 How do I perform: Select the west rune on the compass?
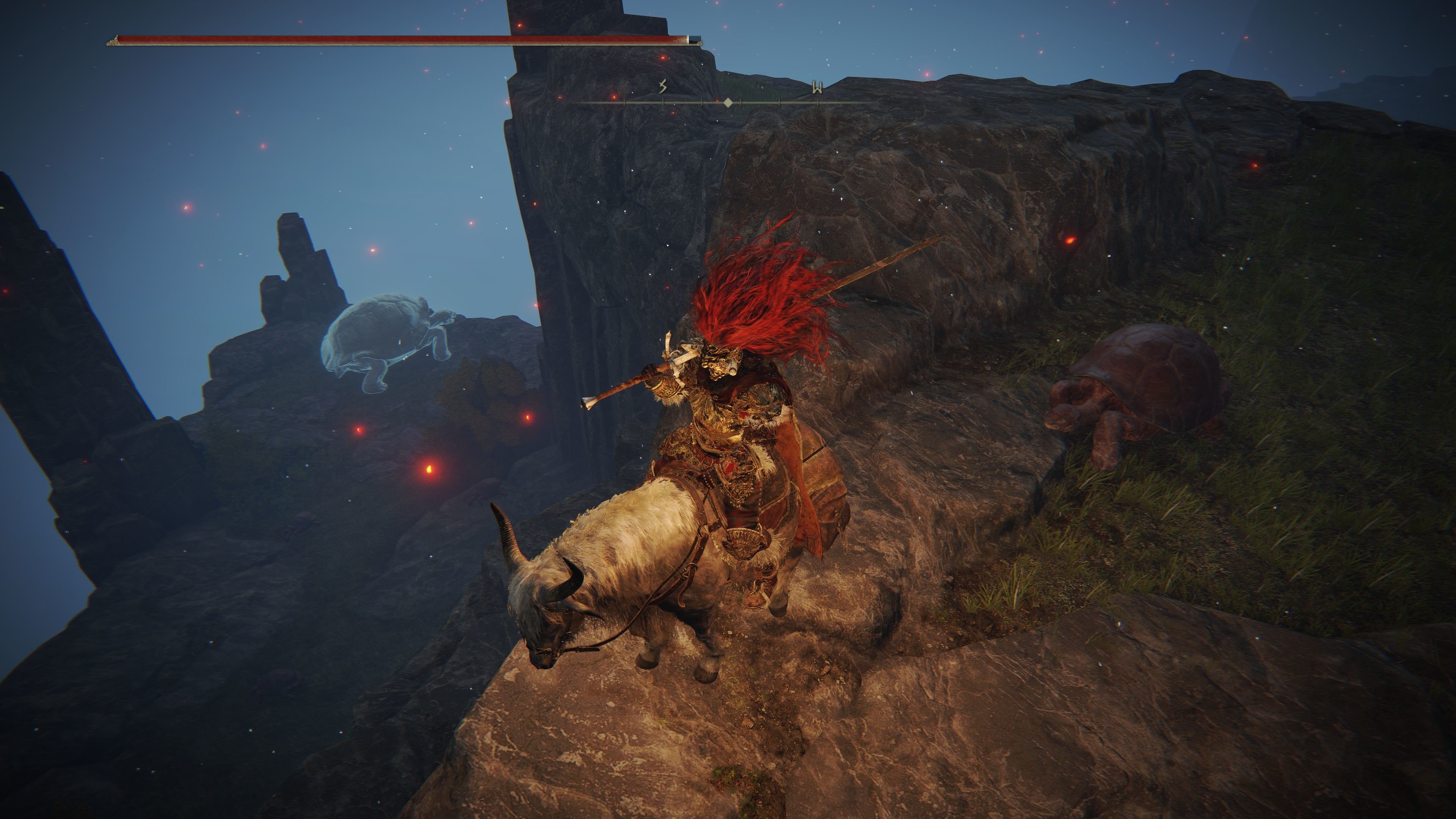pos(817,87)
